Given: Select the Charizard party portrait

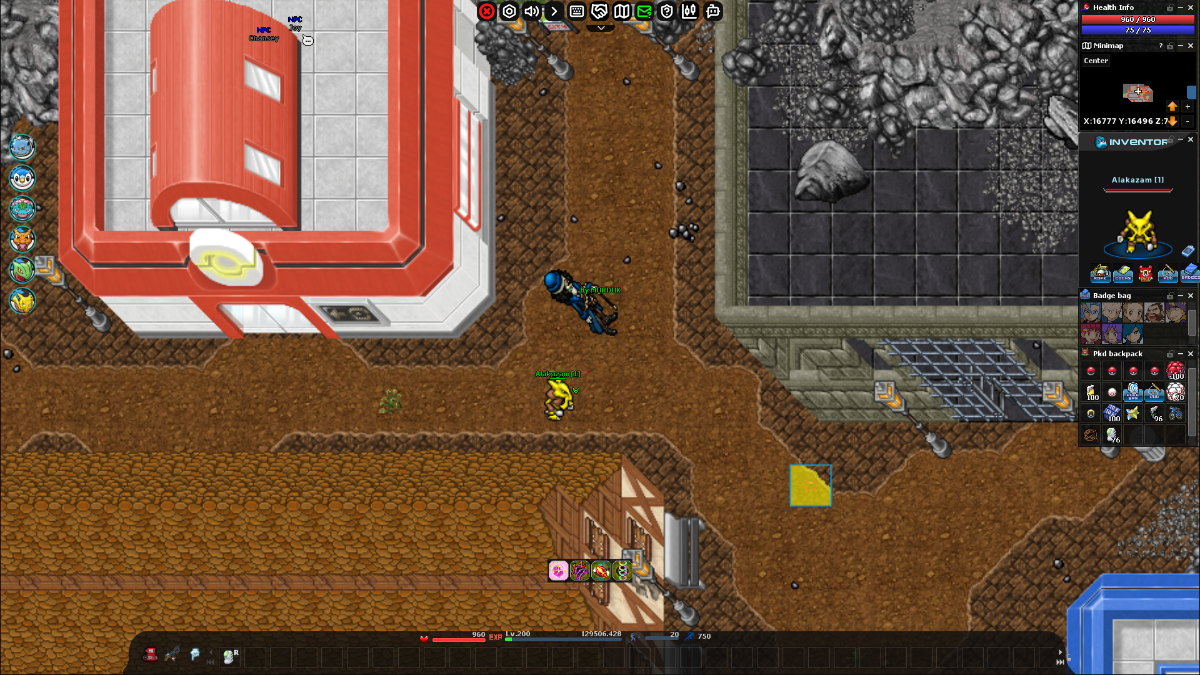Looking at the screenshot, I should (x=22, y=240).
